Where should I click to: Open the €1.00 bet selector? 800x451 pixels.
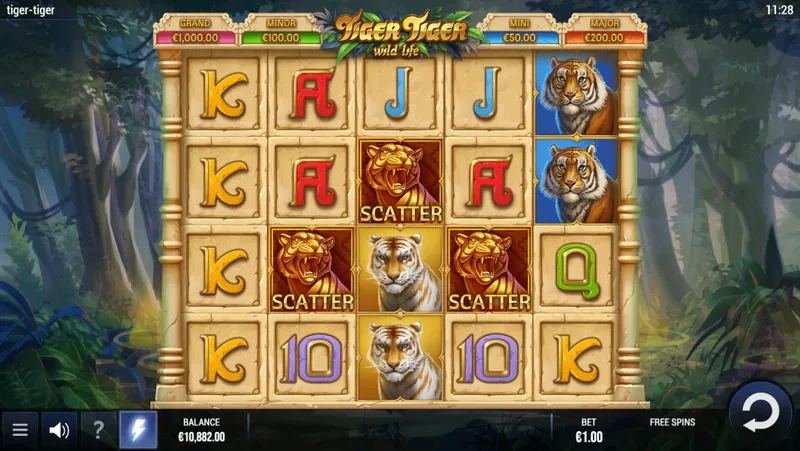[x=590, y=430]
